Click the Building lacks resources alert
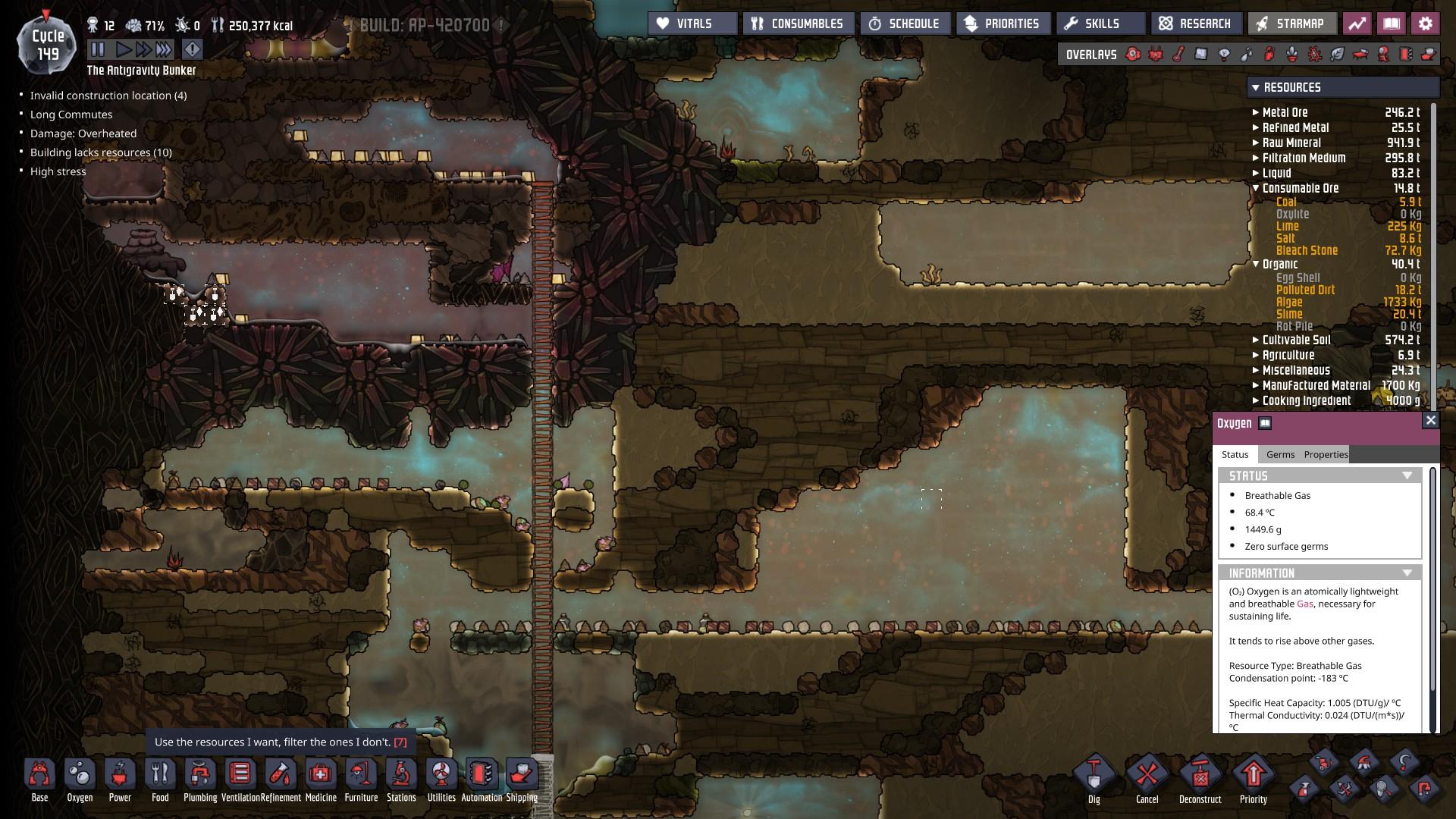 coord(100,152)
